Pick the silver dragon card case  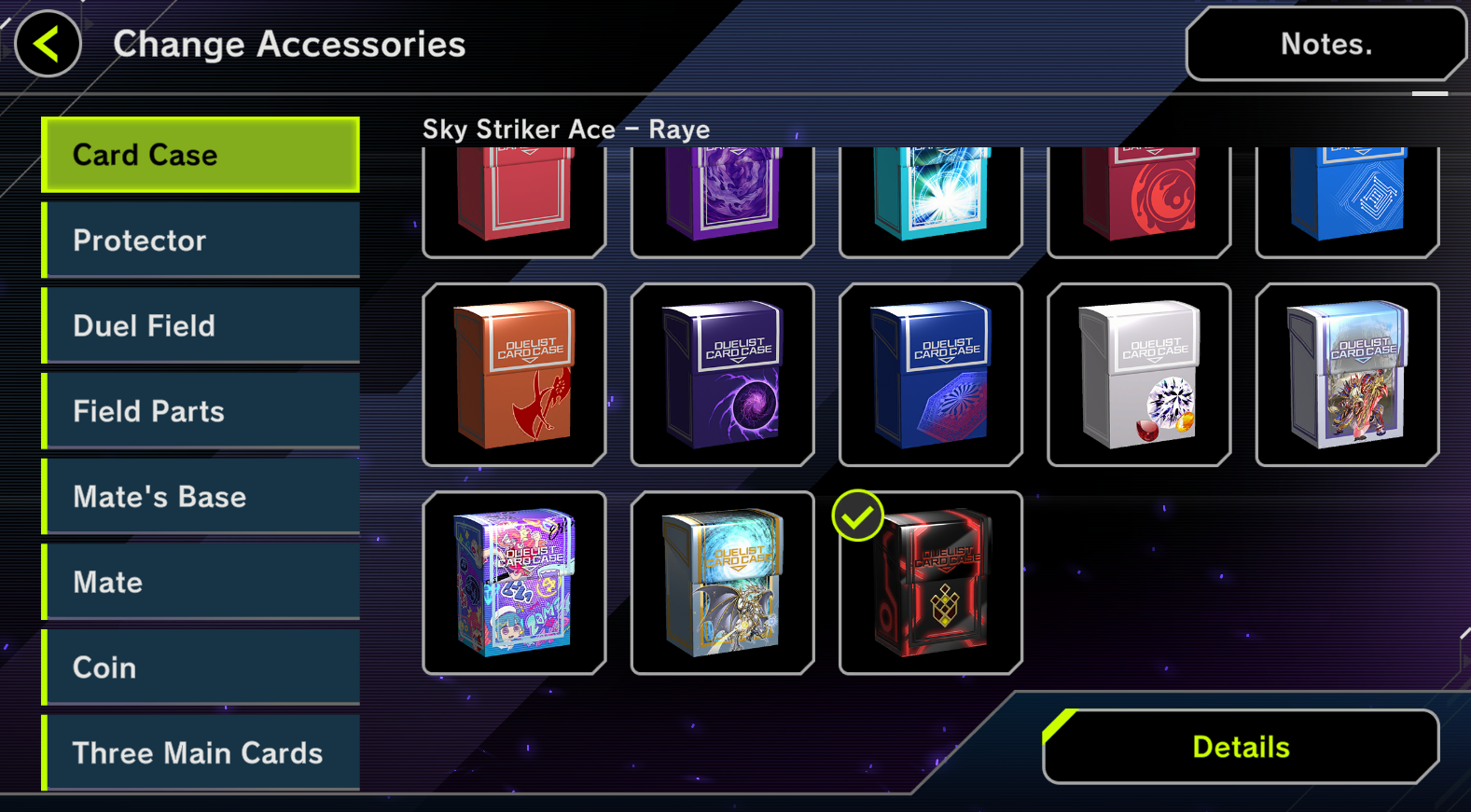pyautogui.click(x=723, y=583)
